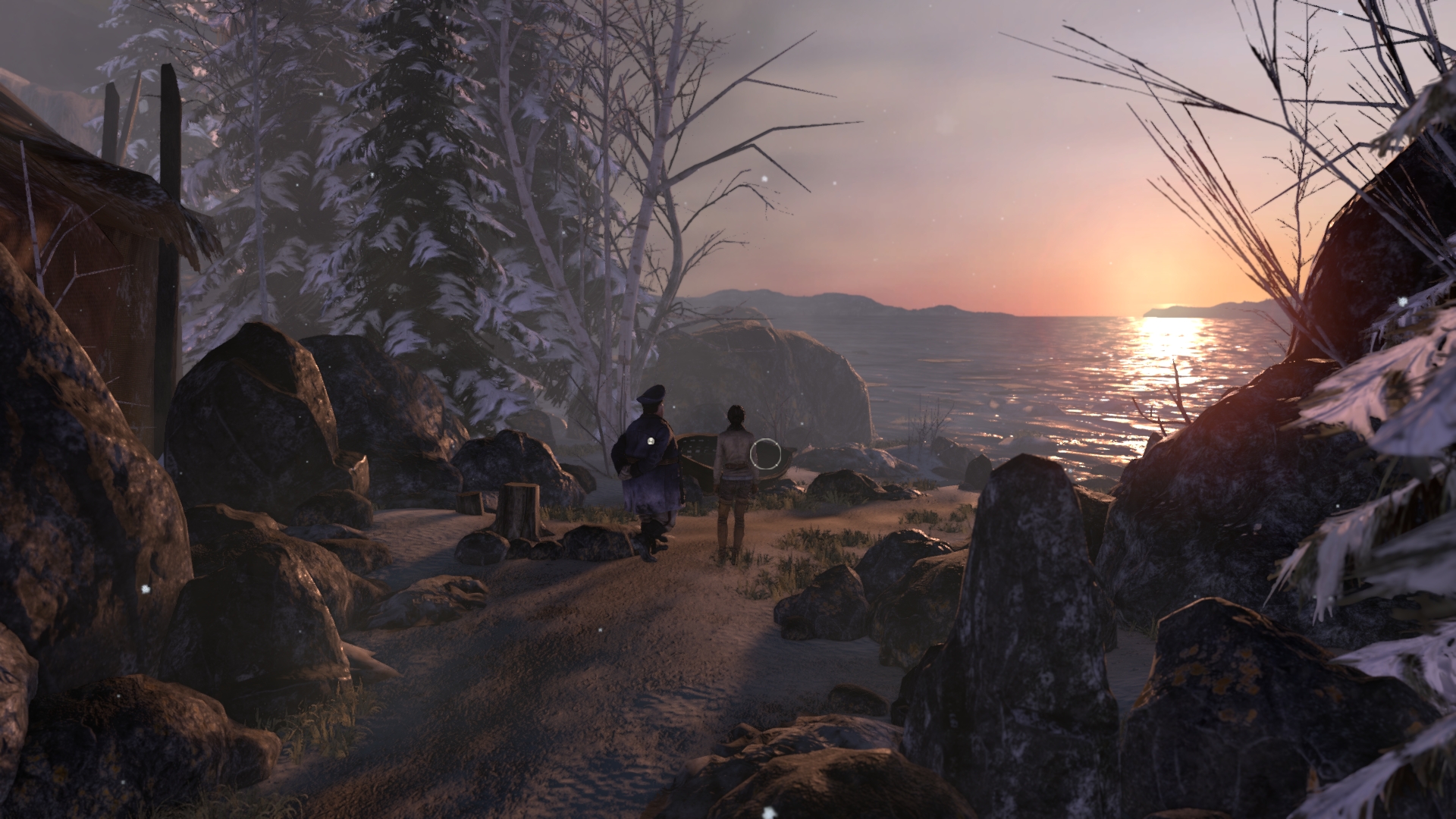
Task: Click the small talk marker on the captain
Action: point(651,440)
